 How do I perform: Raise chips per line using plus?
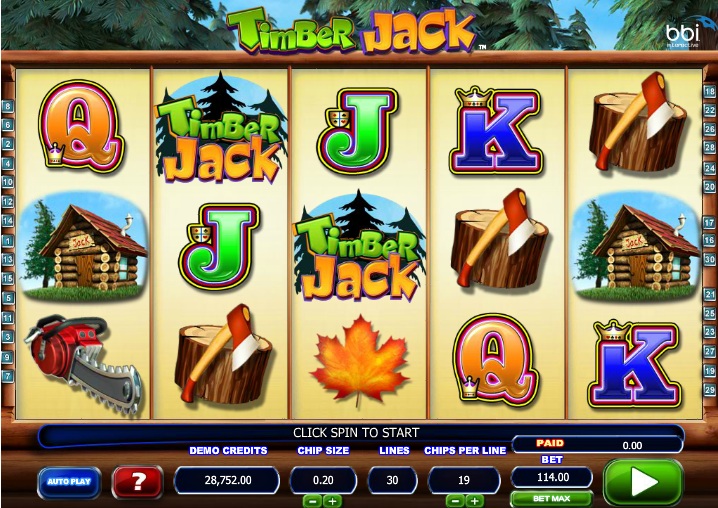(474, 500)
